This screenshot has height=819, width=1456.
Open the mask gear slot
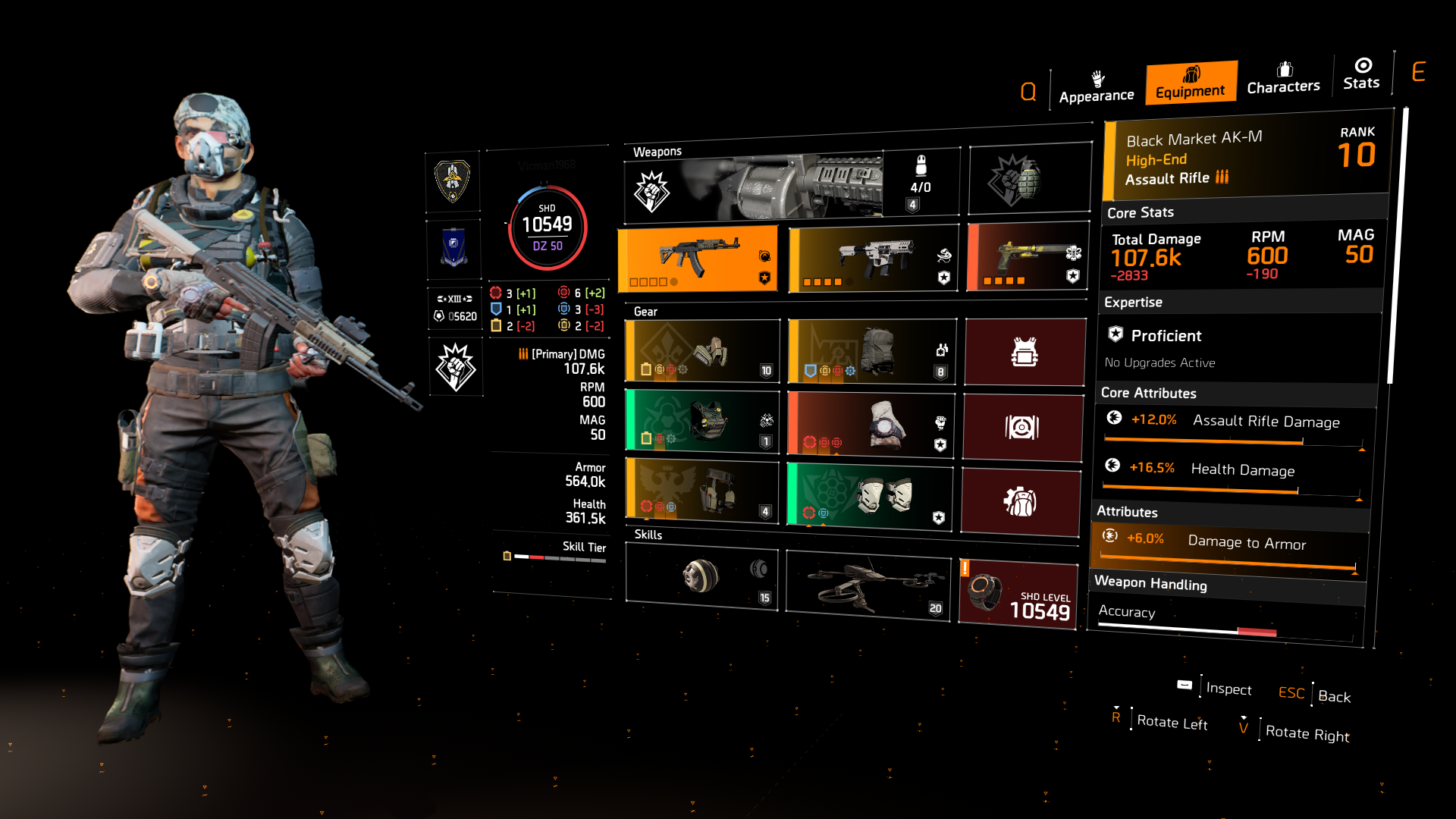pyautogui.click(x=701, y=351)
